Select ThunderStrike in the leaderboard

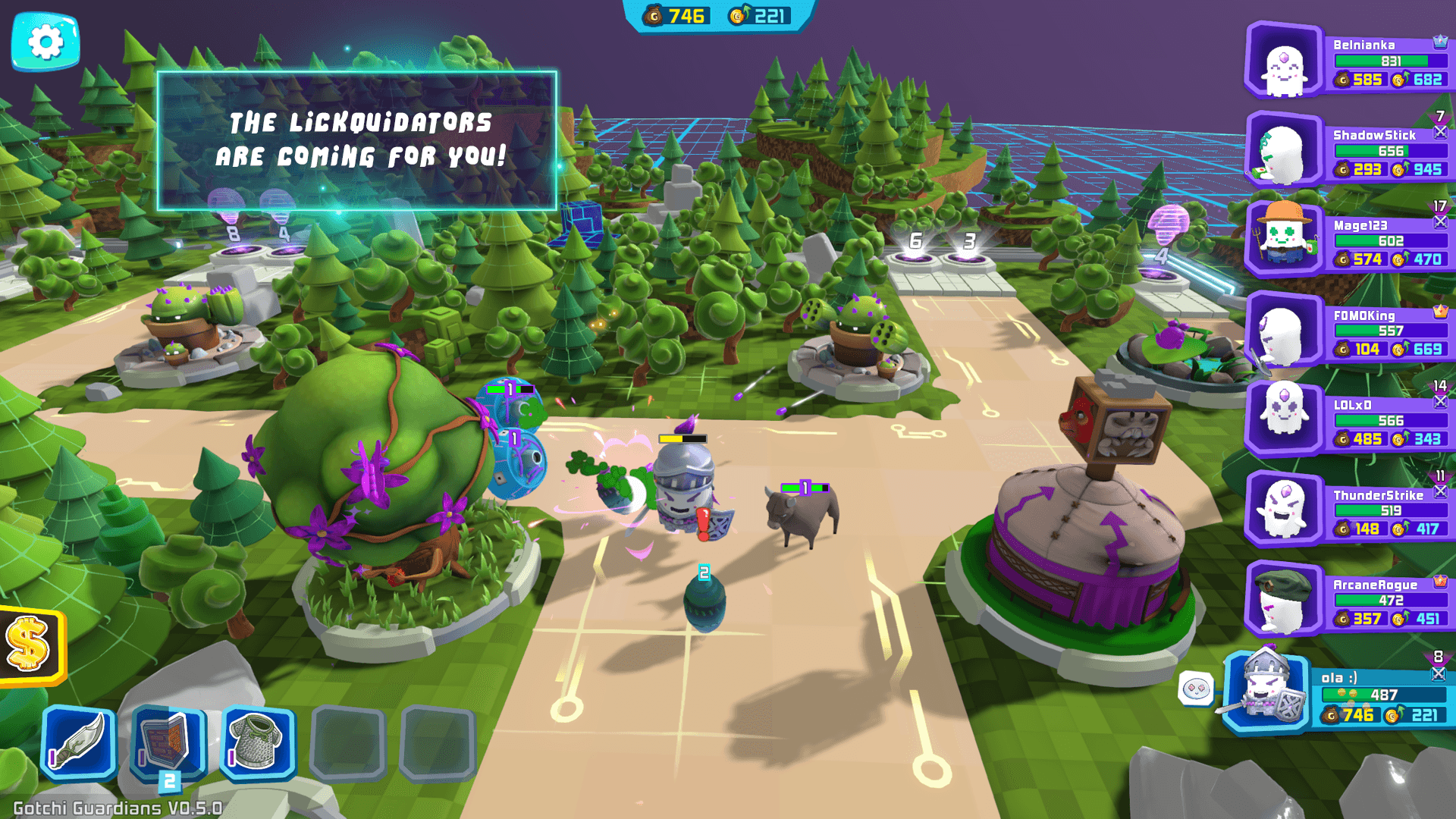pos(1350,511)
